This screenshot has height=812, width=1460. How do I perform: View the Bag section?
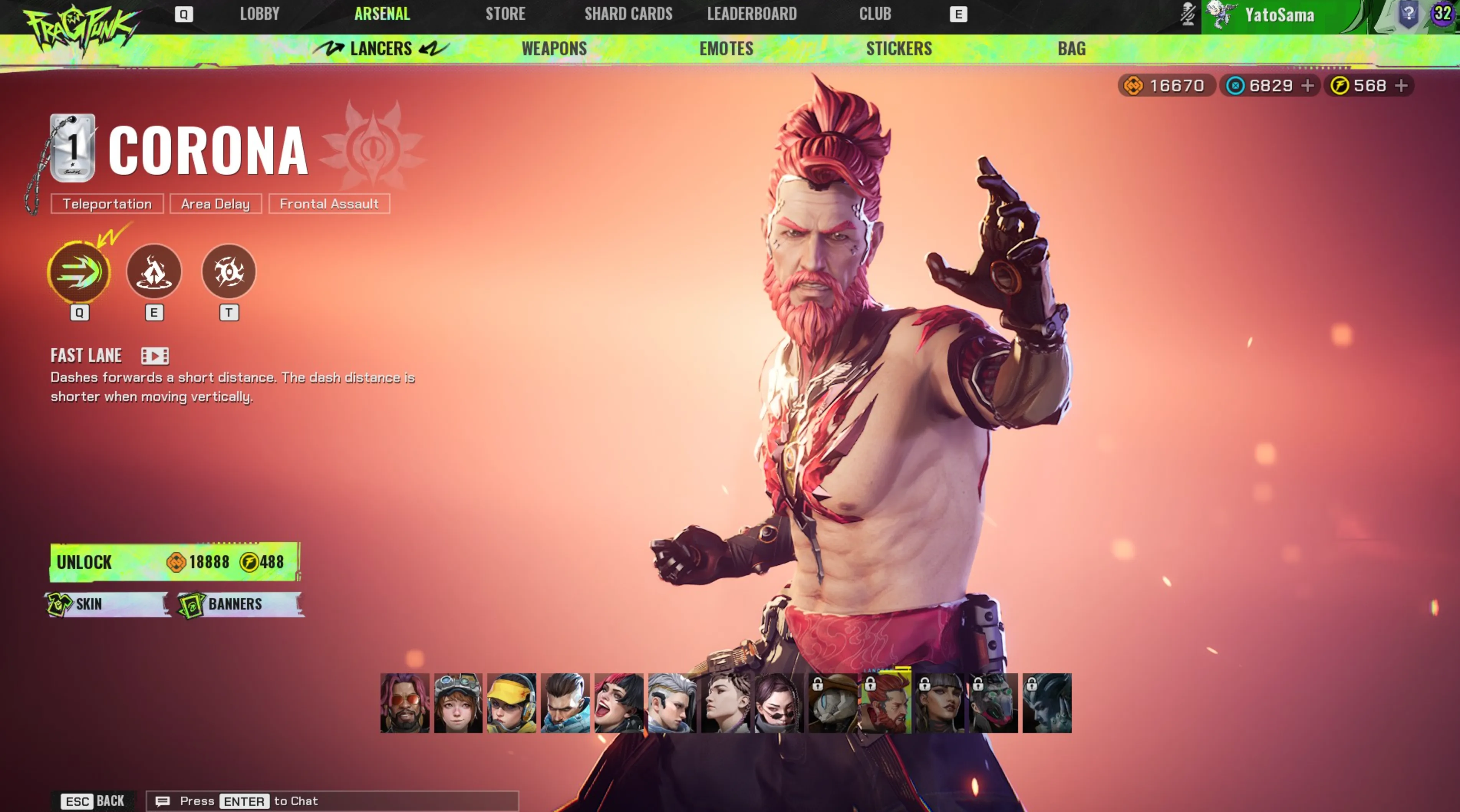click(1071, 49)
